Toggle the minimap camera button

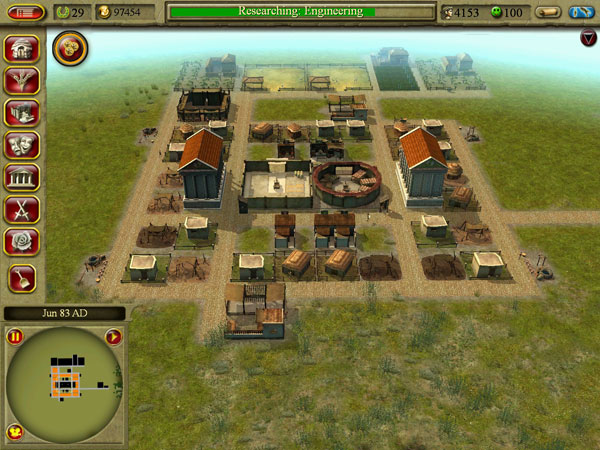click(x=15, y=431)
